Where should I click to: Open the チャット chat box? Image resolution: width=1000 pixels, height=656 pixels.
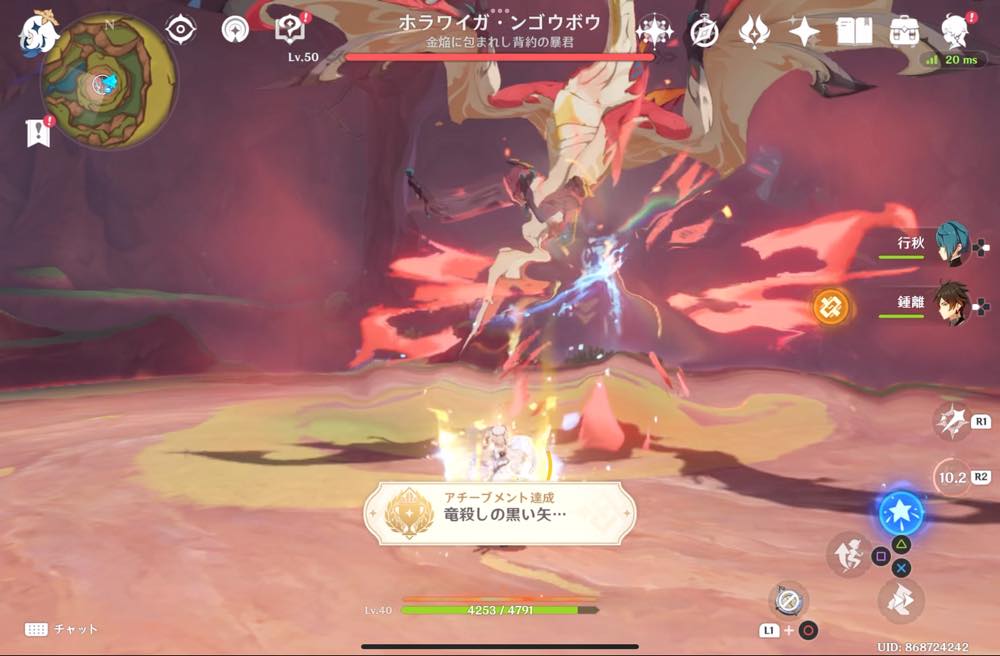(x=62, y=629)
